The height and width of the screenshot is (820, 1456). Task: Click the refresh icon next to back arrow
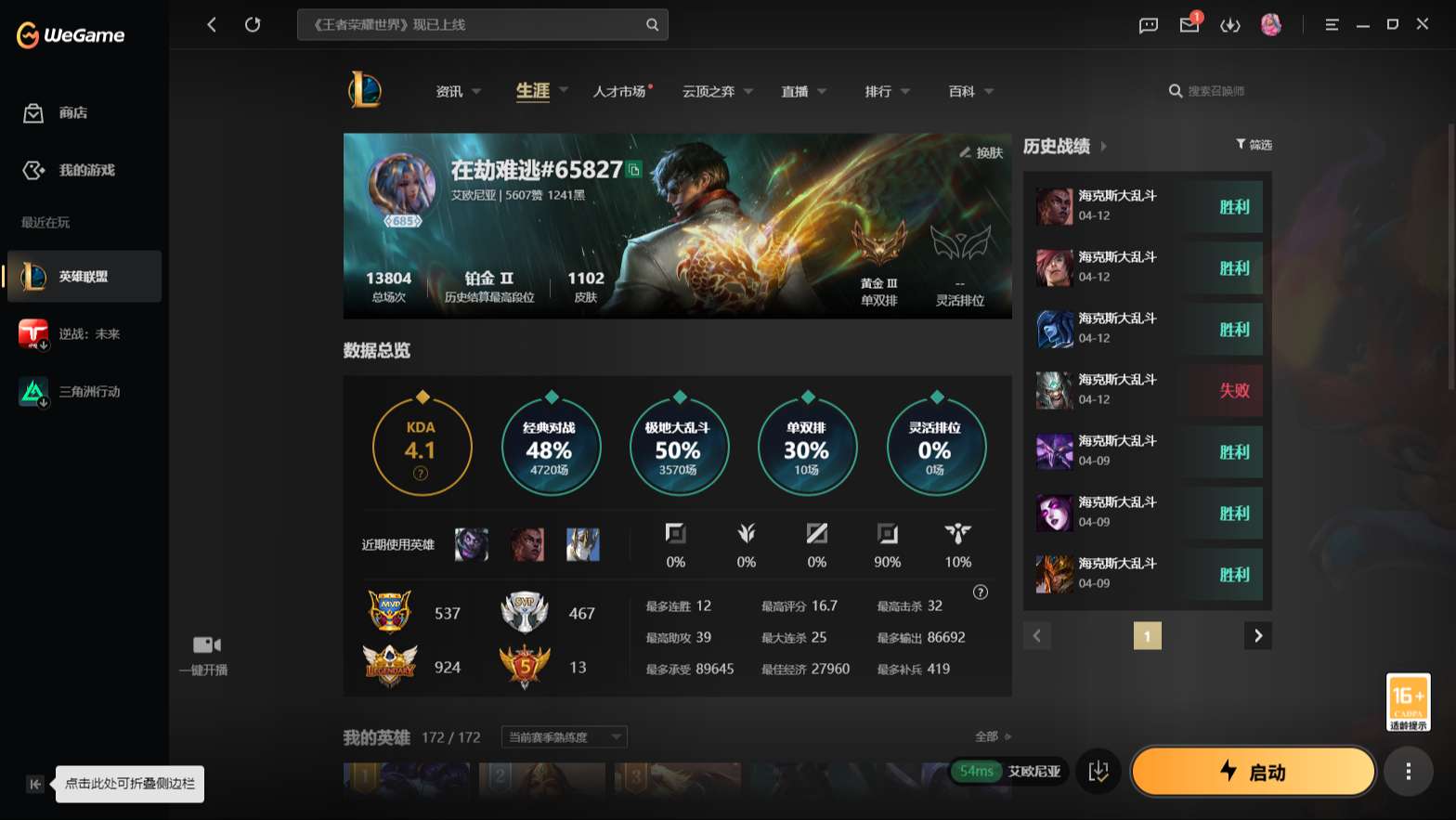tap(253, 24)
